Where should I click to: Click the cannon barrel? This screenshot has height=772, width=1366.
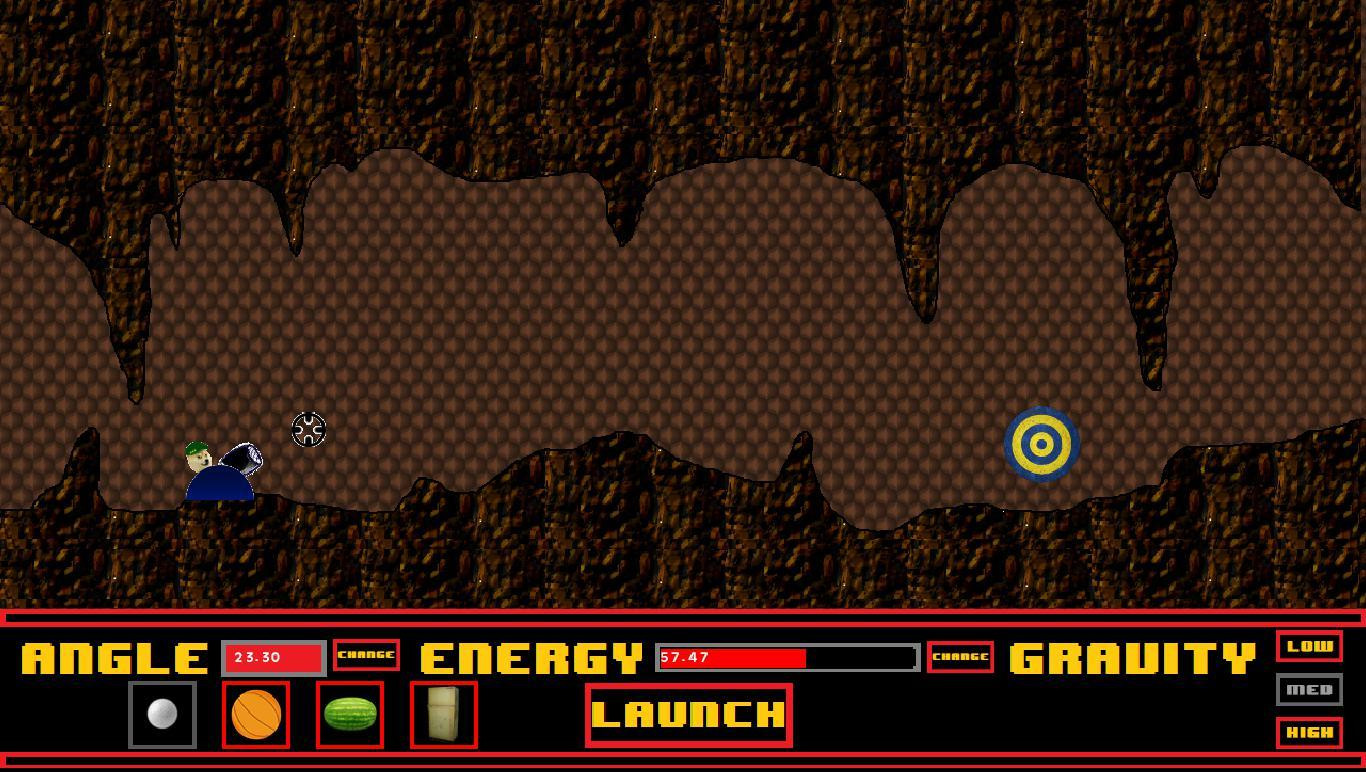(243, 460)
